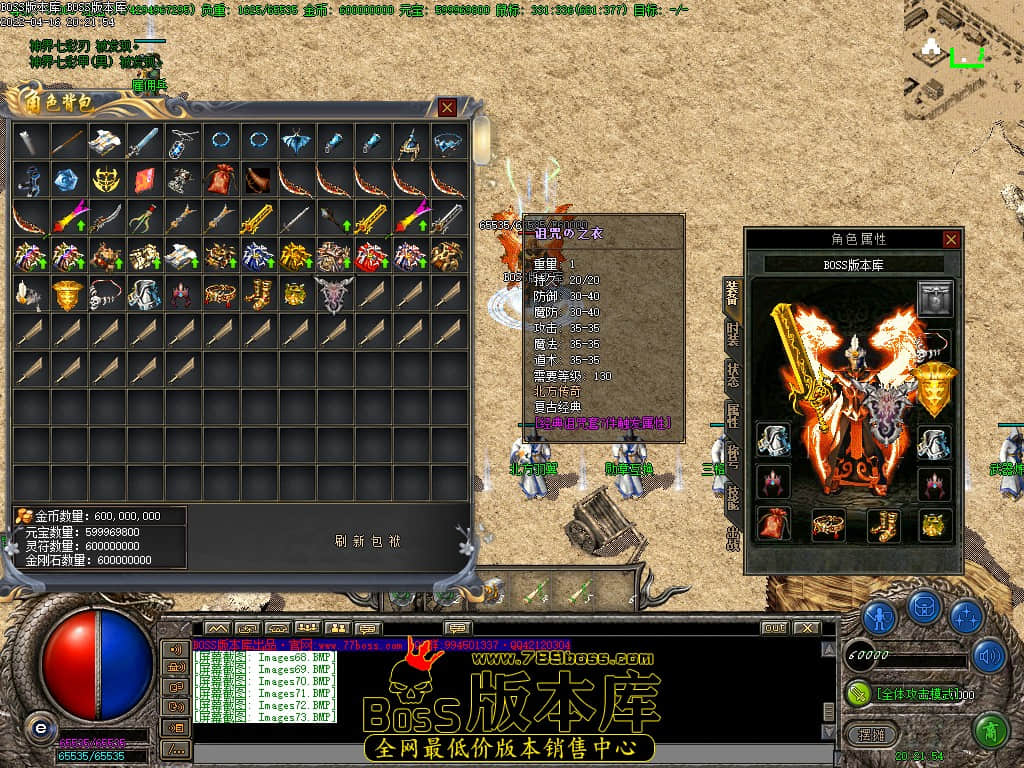Pick the golden shield medal in the backpack

pos(68,294)
